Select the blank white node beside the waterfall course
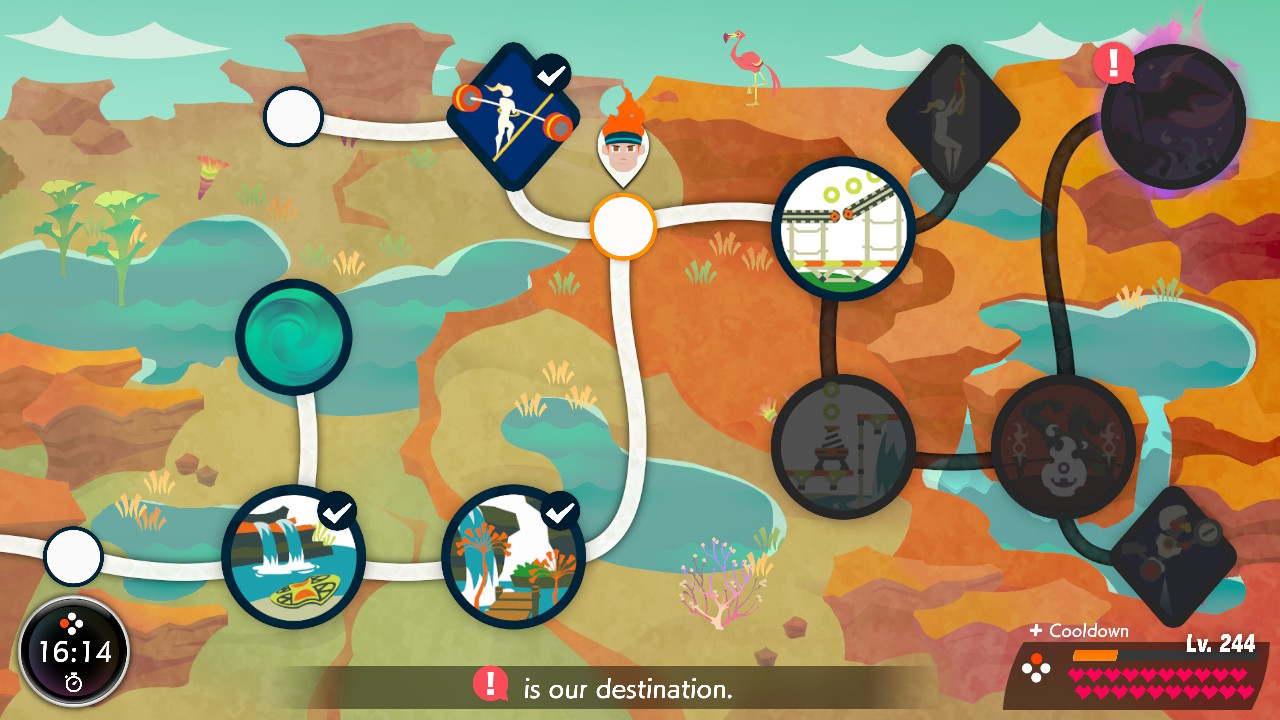 73,556
